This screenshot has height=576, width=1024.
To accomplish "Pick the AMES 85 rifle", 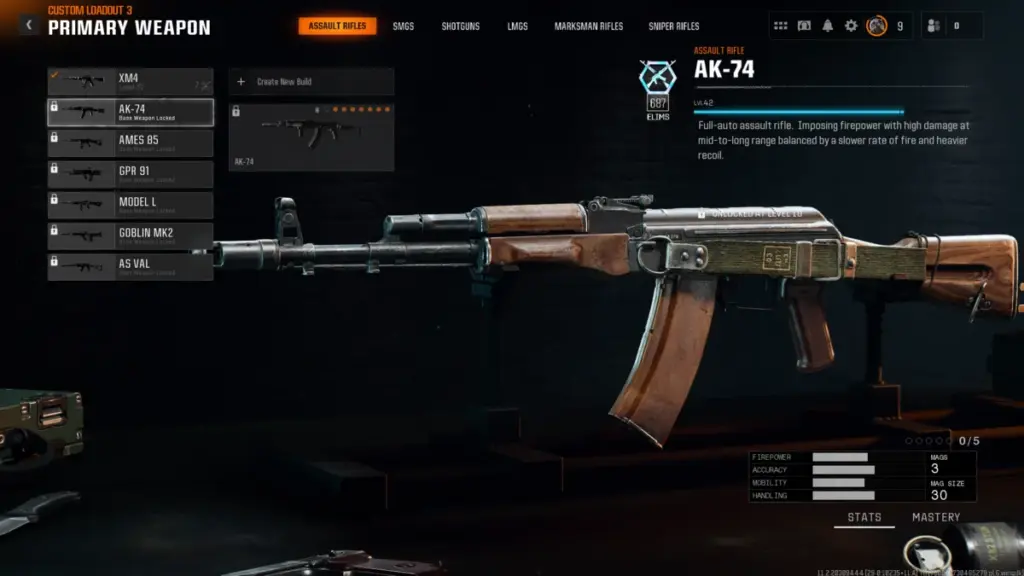I will [x=130, y=143].
